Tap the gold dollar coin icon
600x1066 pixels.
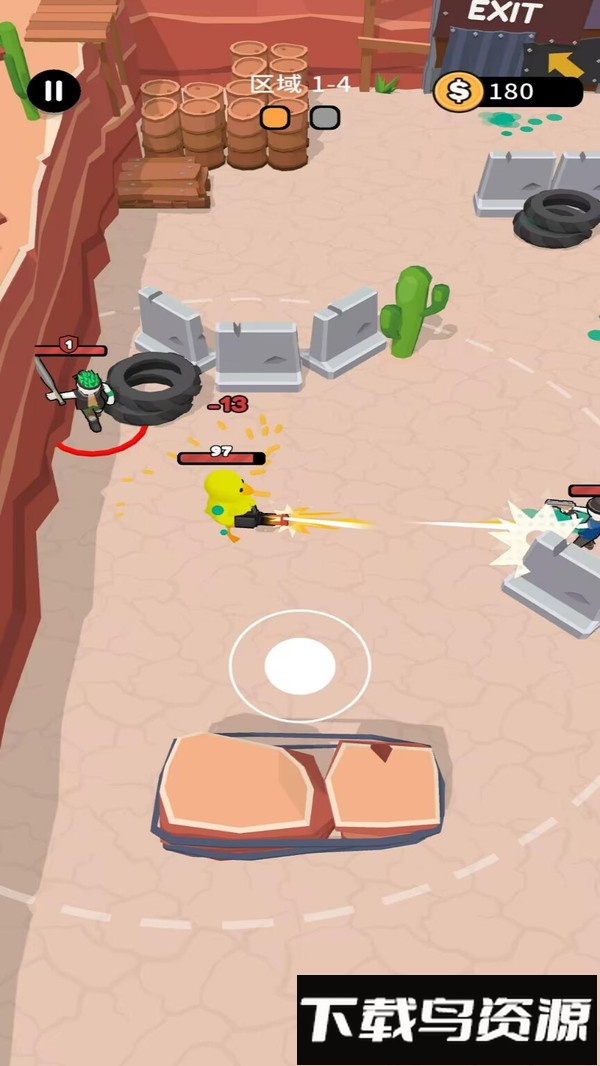[457, 92]
